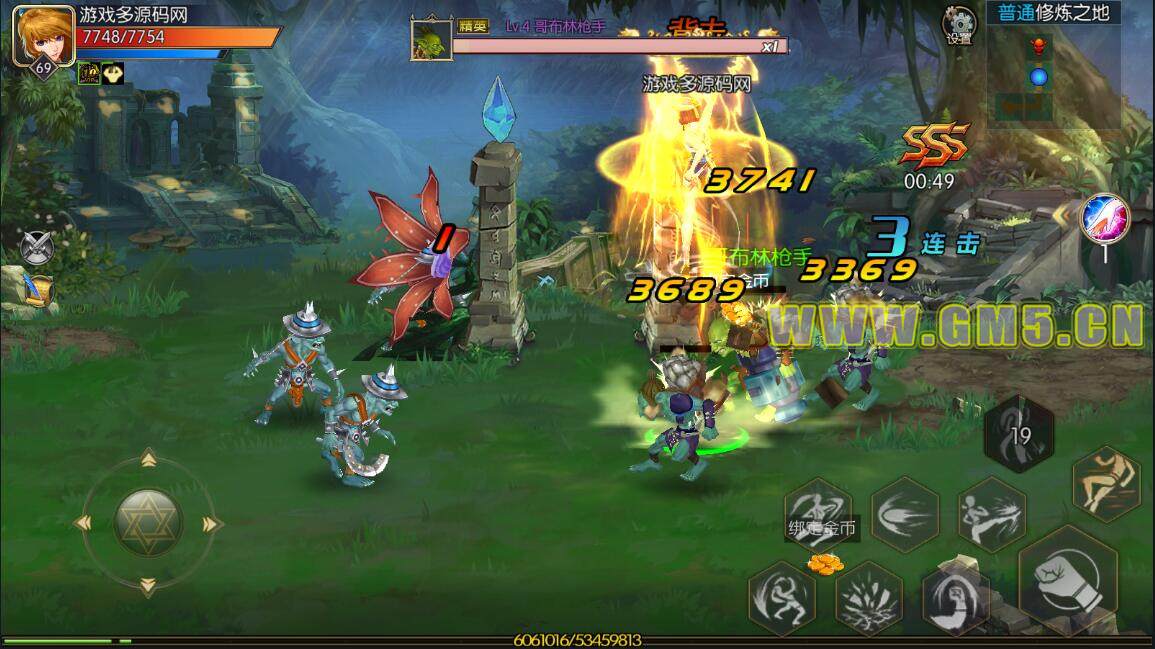Activate the ground shatter burst skill
This screenshot has height=649, width=1155.
pyautogui.click(x=870, y=599)
